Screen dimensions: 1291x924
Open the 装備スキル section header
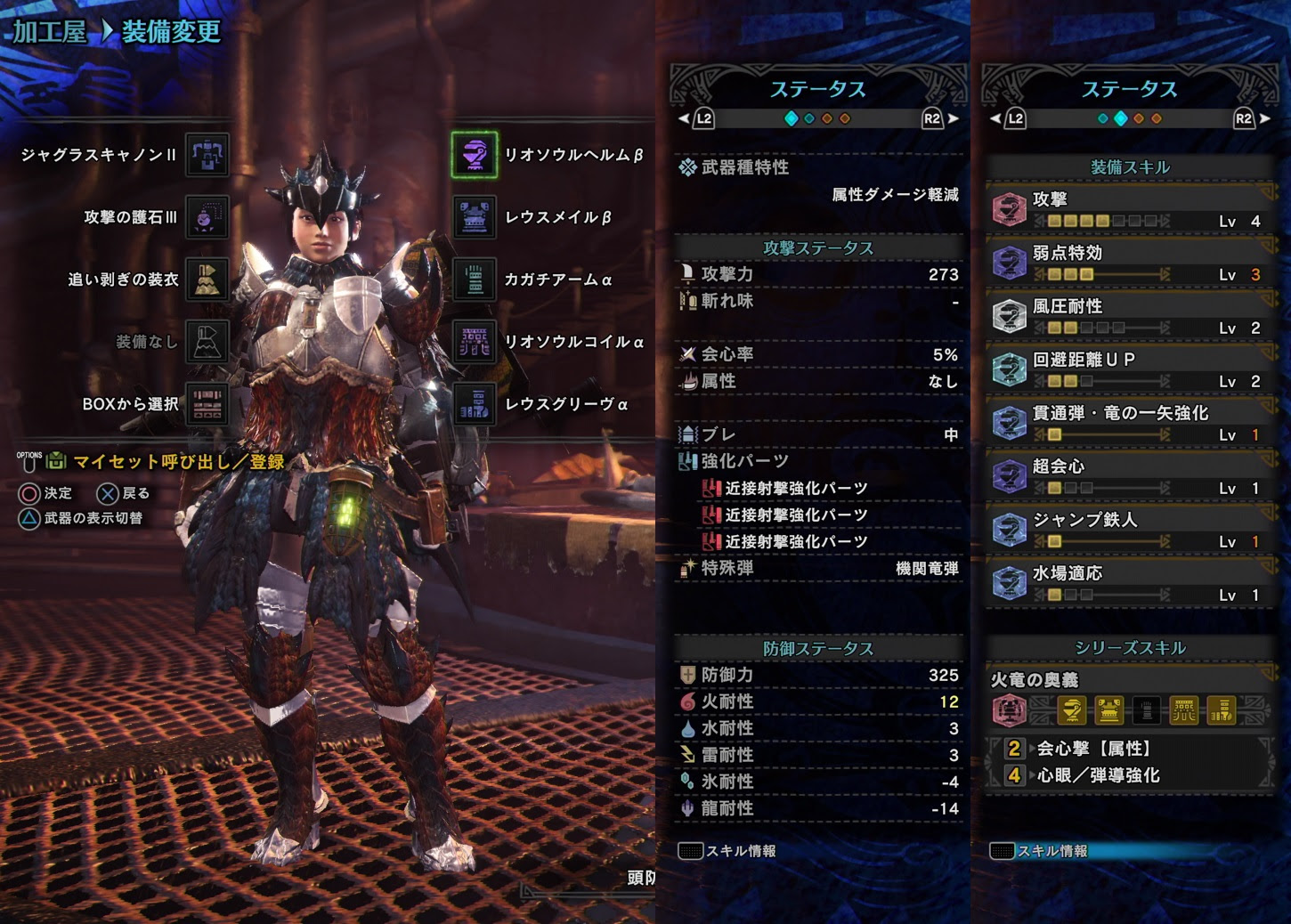click(1129, 167)
